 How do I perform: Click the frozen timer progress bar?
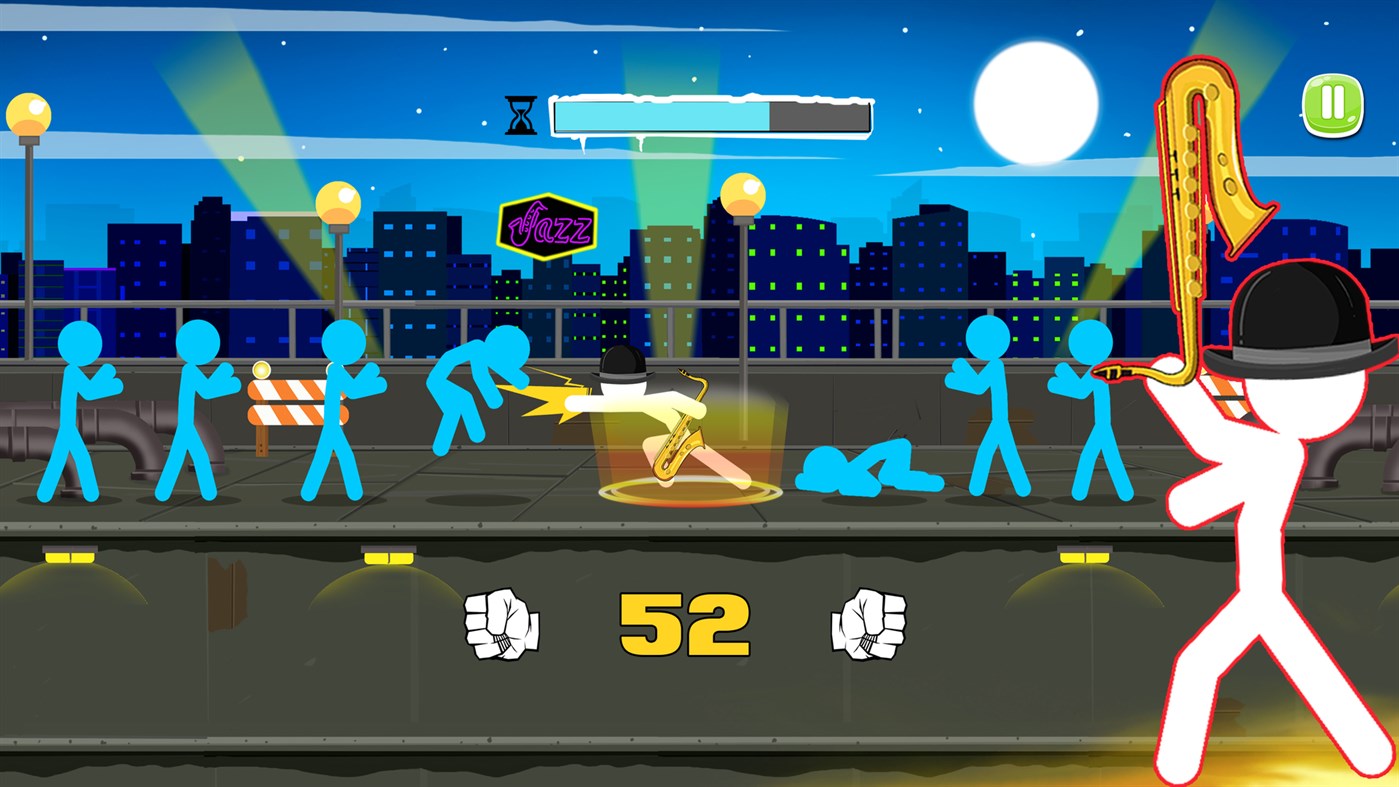pyautogui.click(x=710, y=115)
